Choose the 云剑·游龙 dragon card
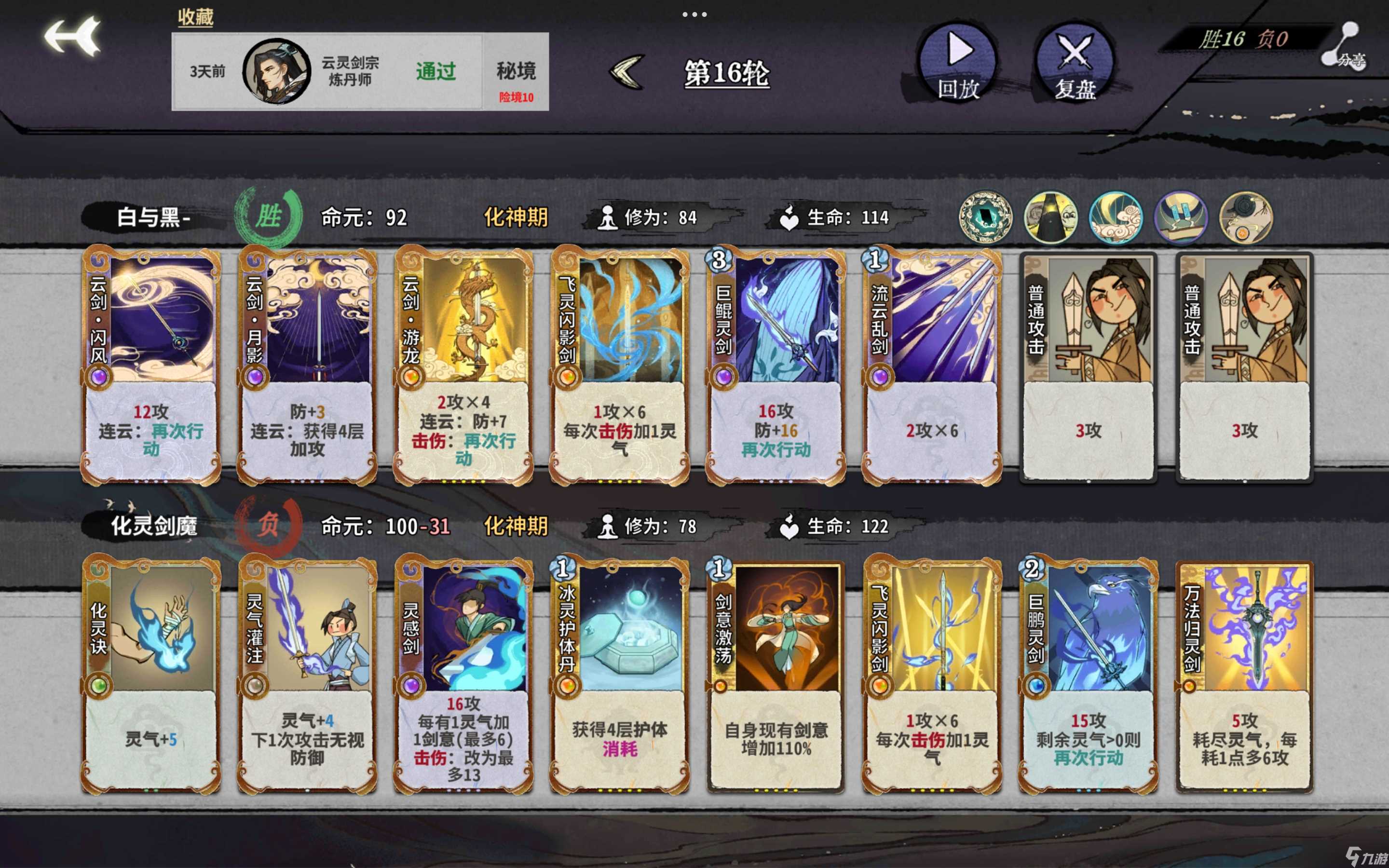Viewport: 1389px width, 868px height. point(463,366)
